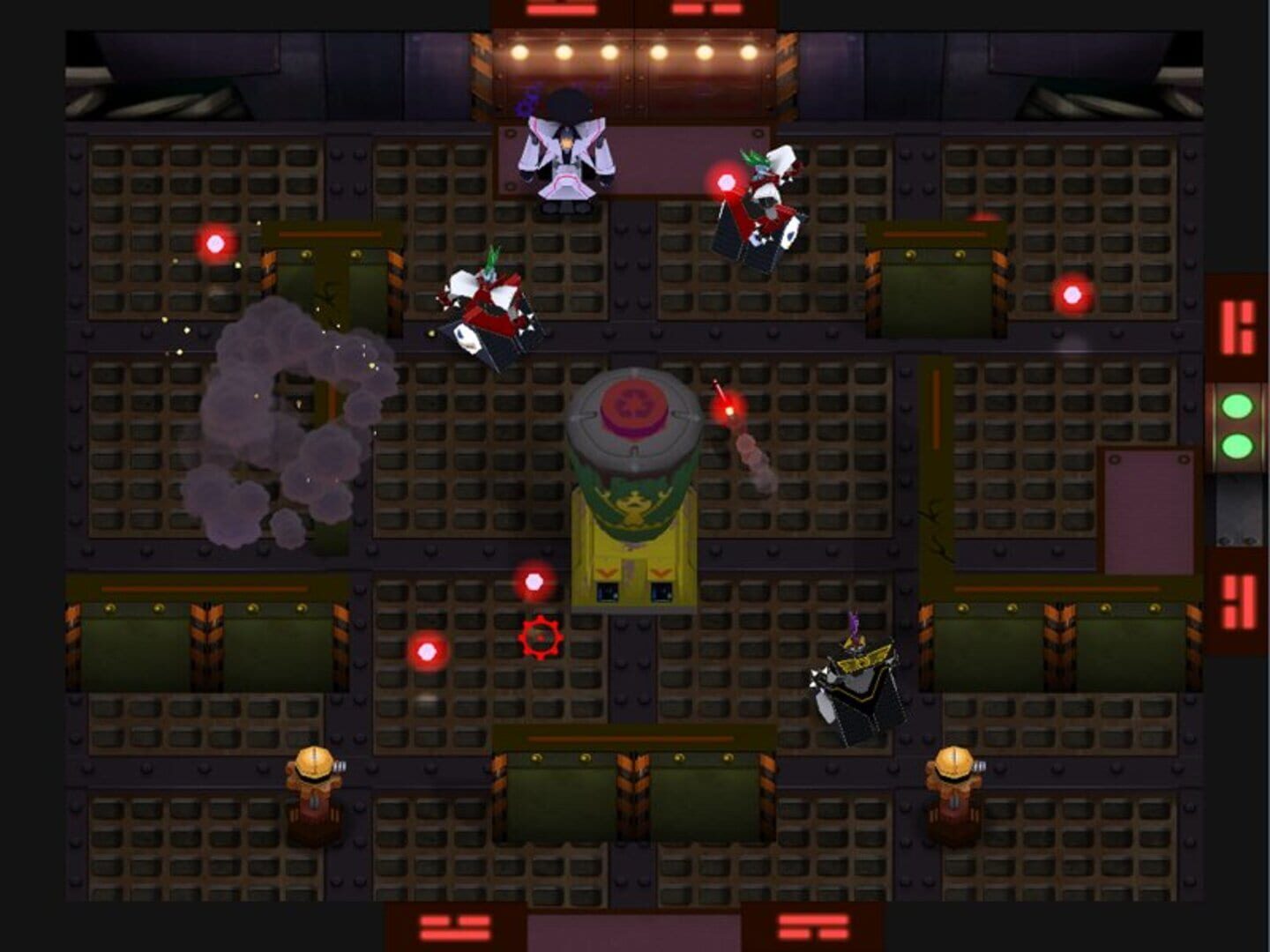Switch off the red orb beside the right wall

click(x=1072, y=293)
